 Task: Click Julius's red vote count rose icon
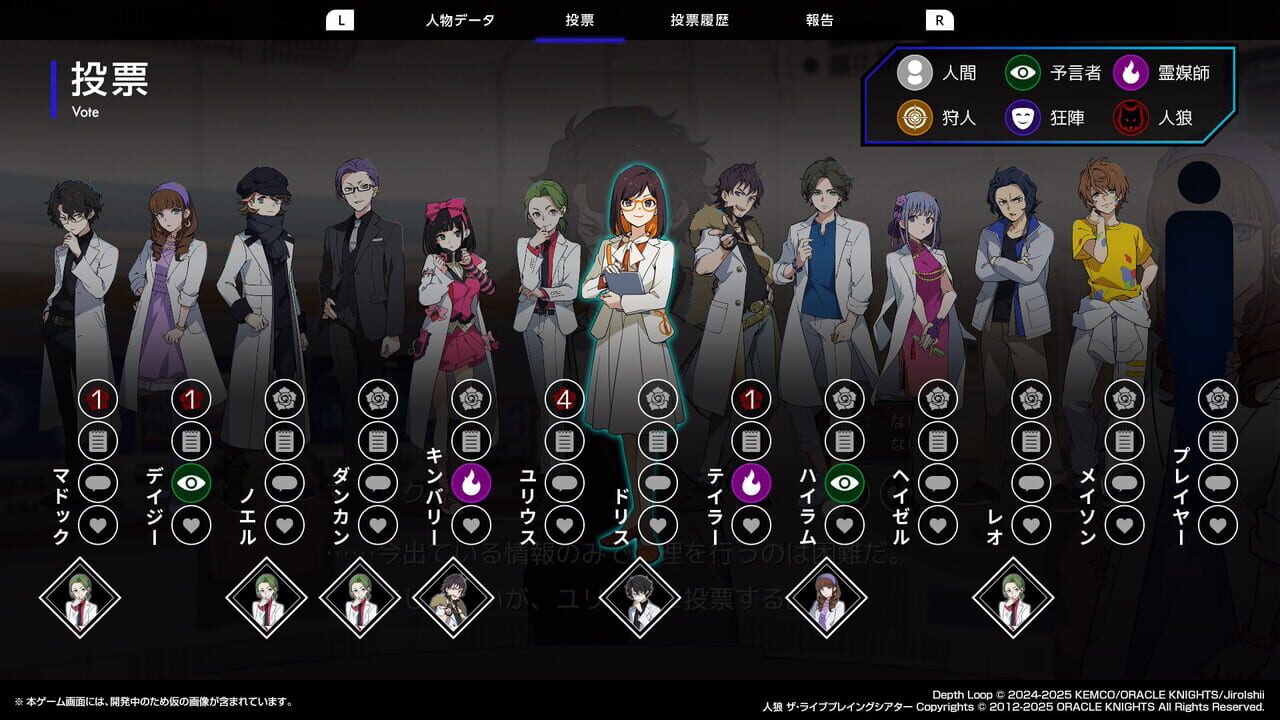click(562, 400)
